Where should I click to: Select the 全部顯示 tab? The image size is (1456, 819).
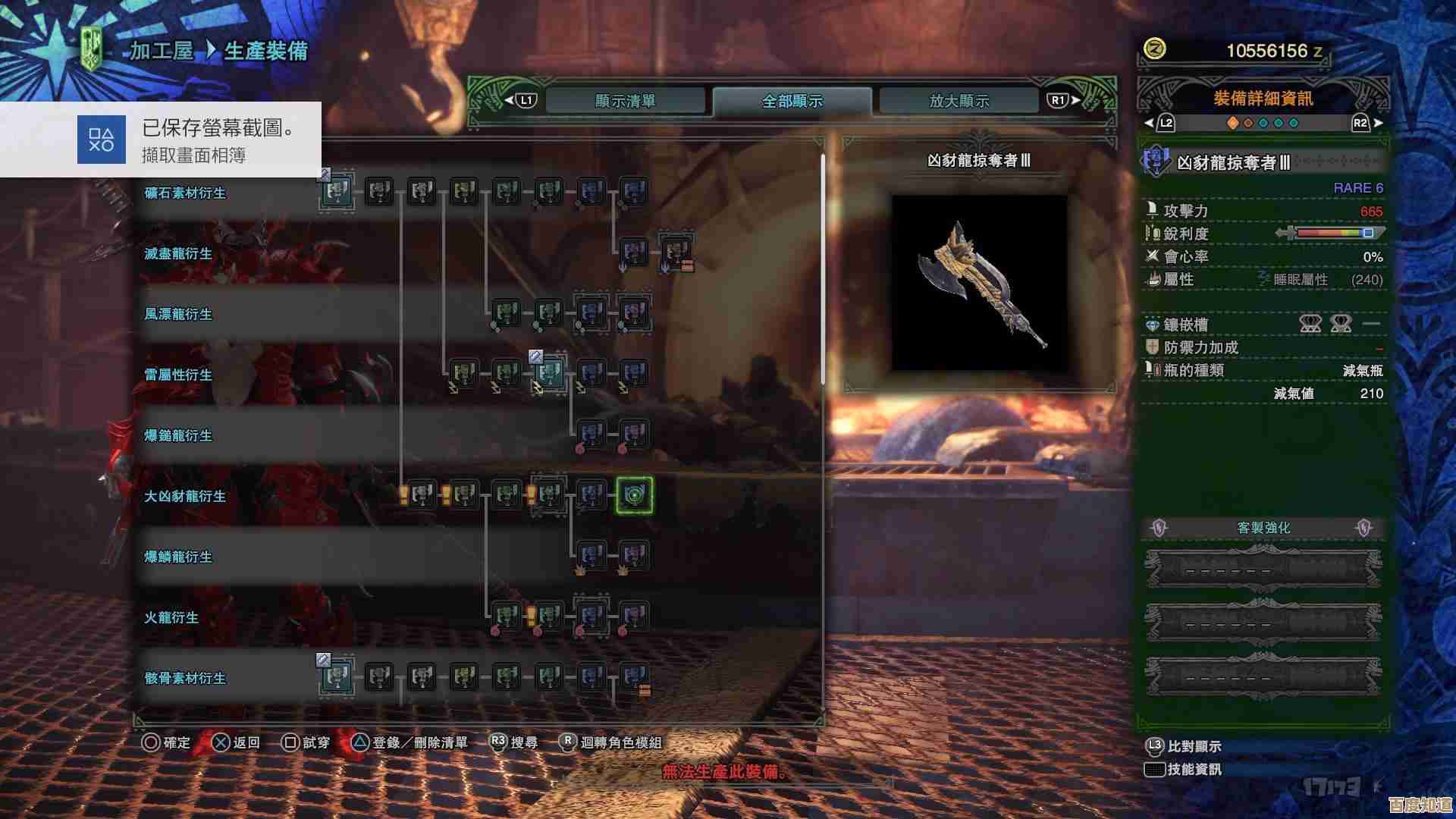click(792, 101)
